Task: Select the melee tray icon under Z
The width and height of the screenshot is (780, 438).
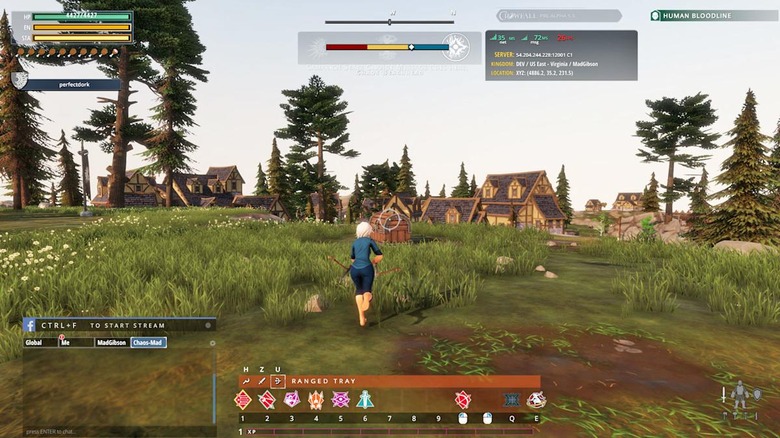Action: (262, 381)
